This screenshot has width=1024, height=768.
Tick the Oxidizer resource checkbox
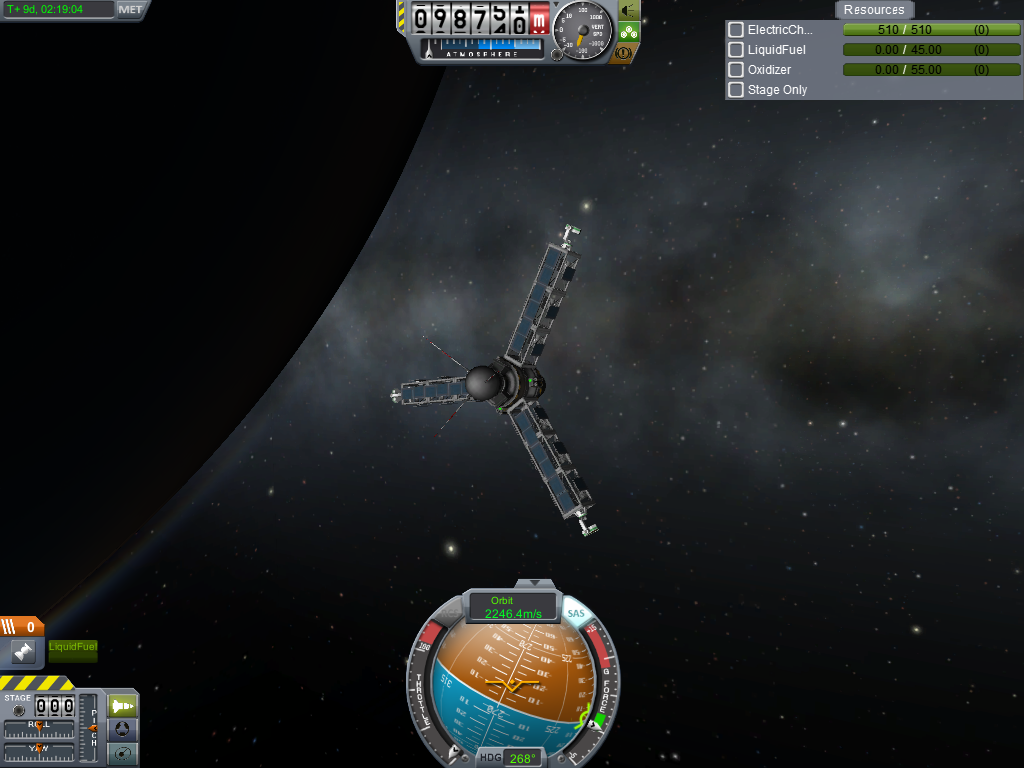[736, 70]
